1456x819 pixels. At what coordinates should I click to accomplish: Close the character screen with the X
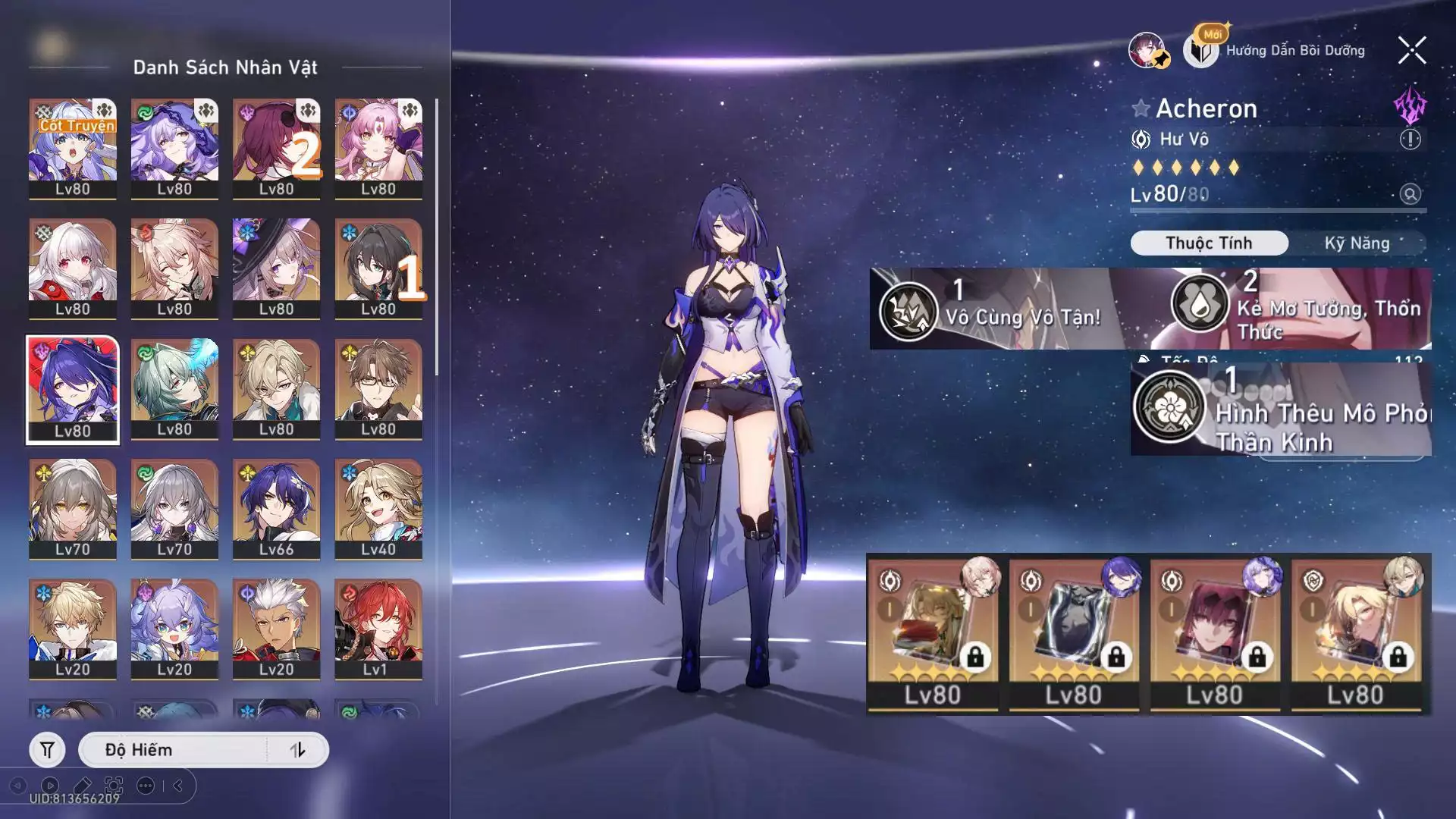coord(1411,51)
